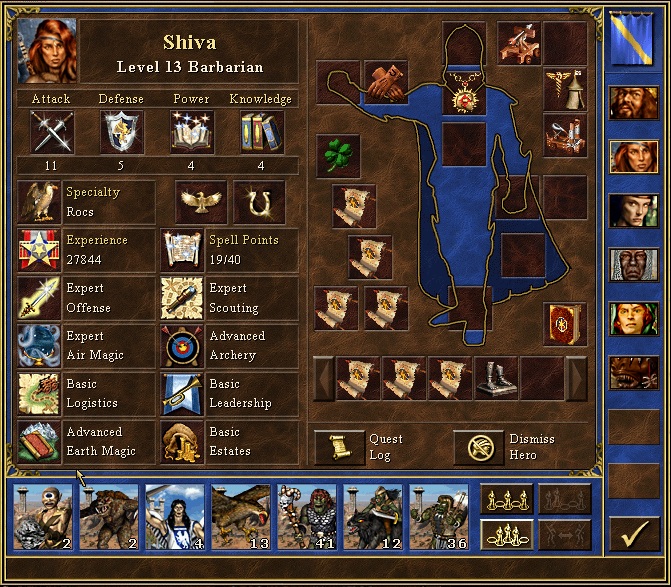Confirm with the checkmark button

631,538
